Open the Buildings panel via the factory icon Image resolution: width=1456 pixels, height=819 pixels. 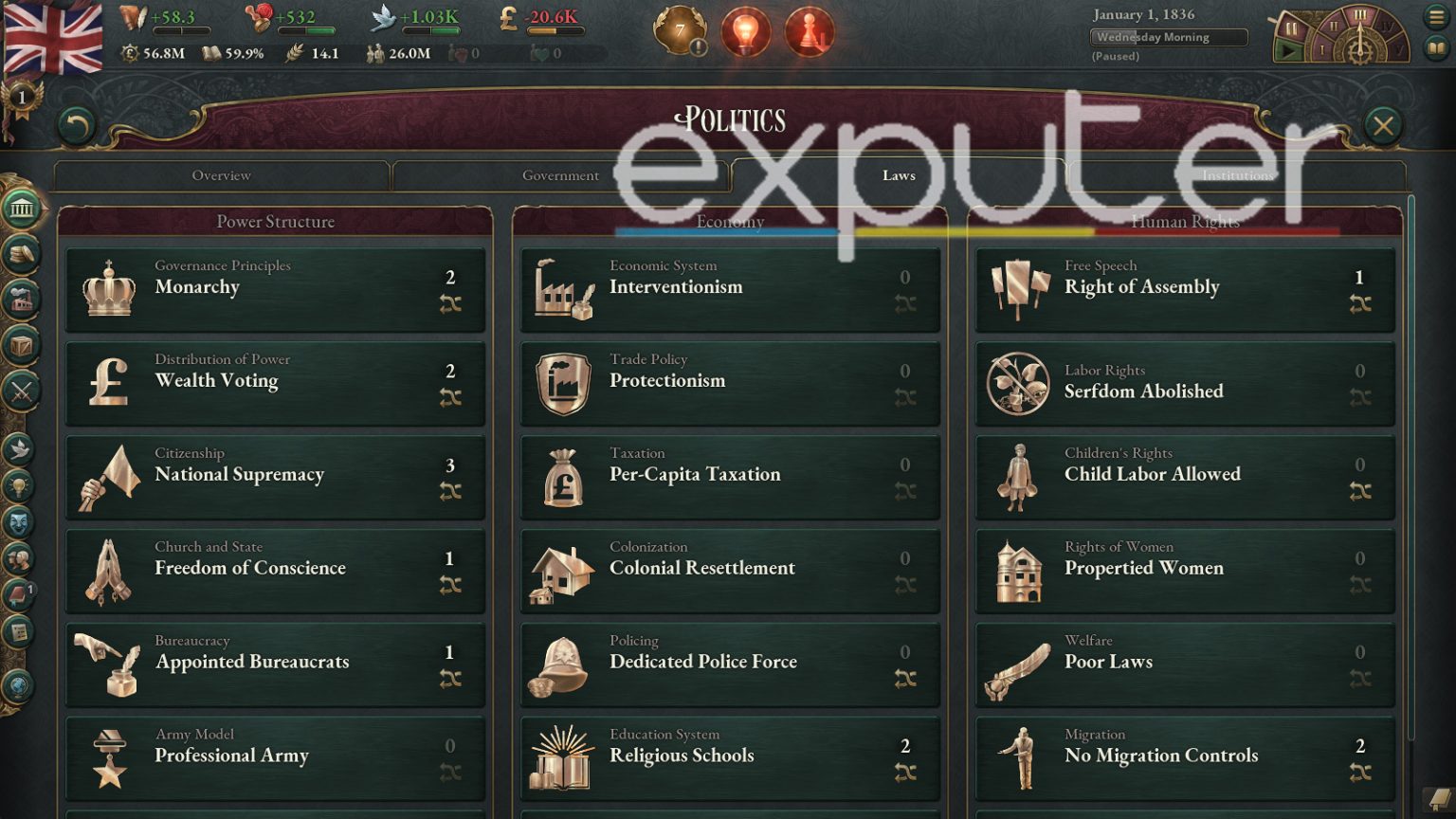(x=19, y=299)
